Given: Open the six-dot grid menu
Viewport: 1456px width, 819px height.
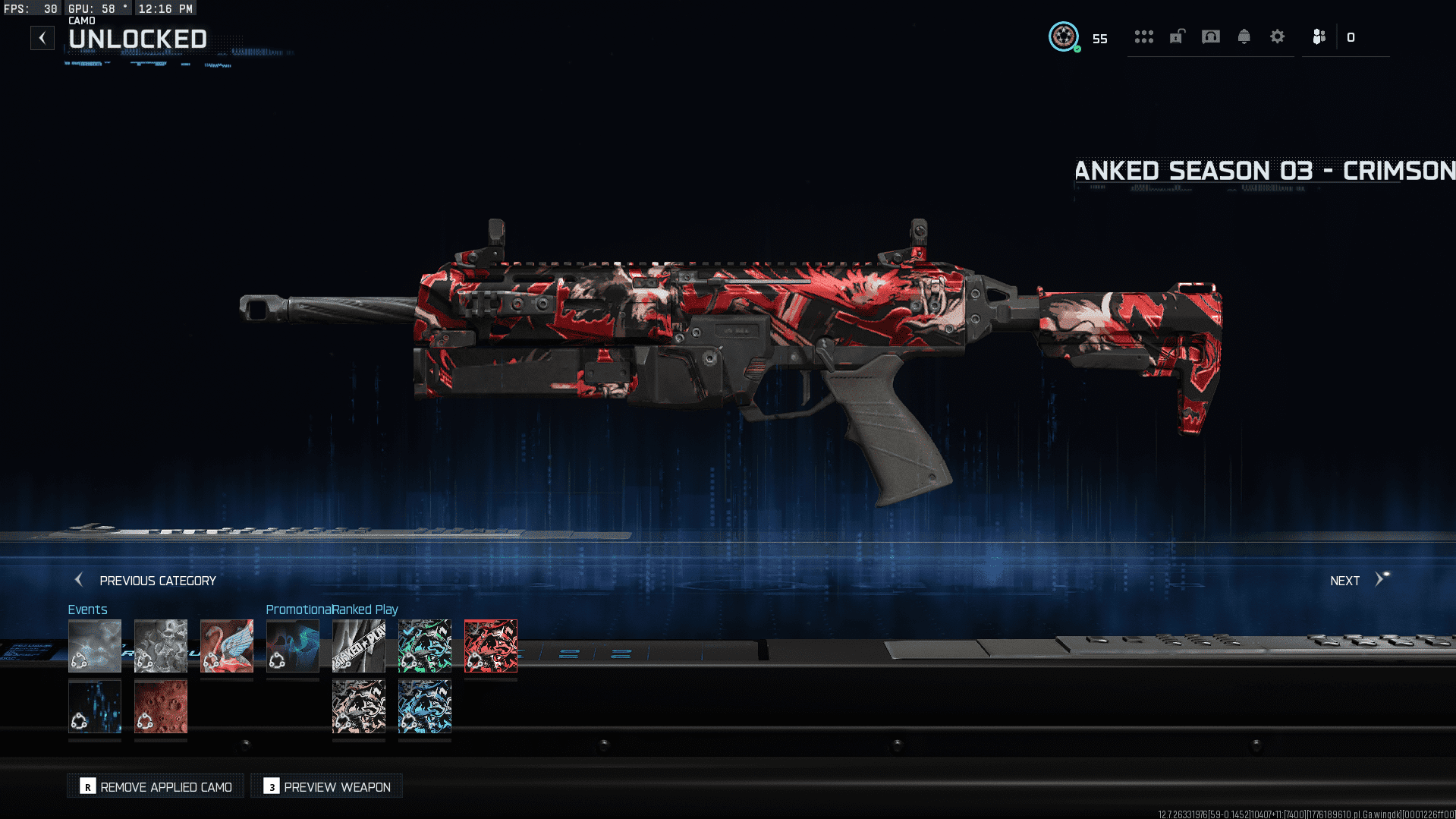Looking at the screenshot, I should [x=1143, y=36].
